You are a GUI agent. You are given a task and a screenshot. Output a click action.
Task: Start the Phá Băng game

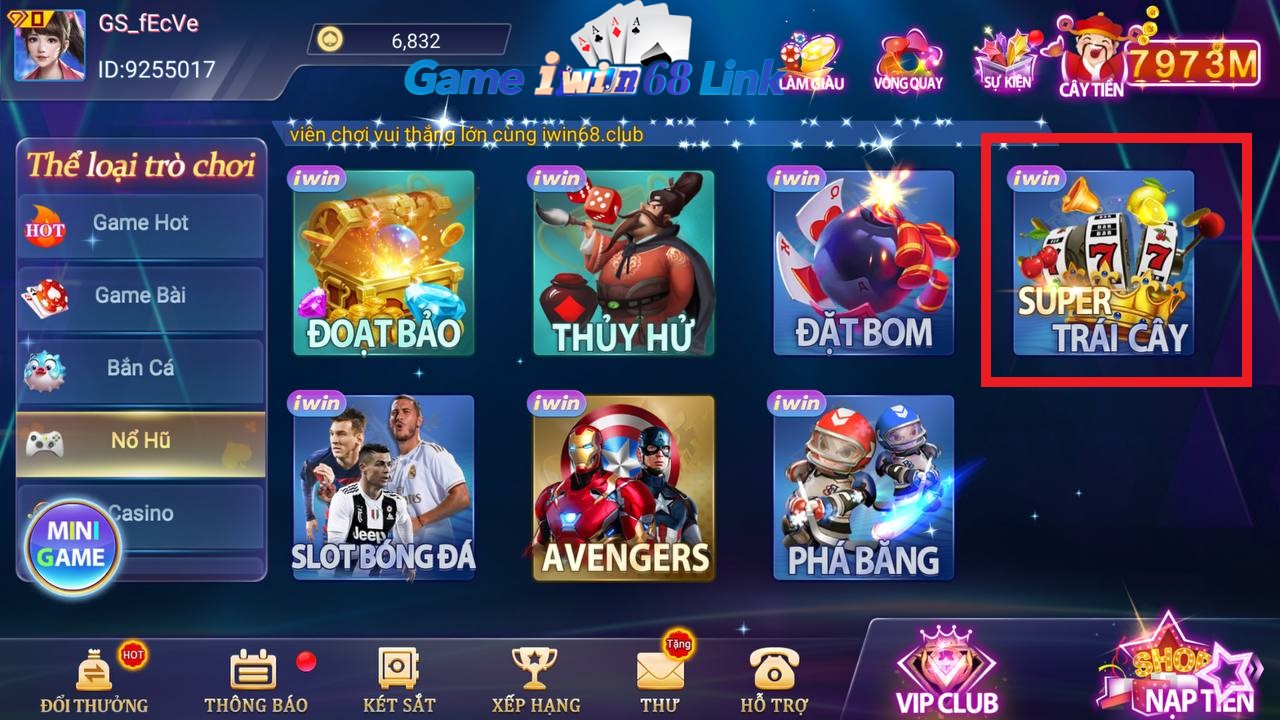[863, 488]
